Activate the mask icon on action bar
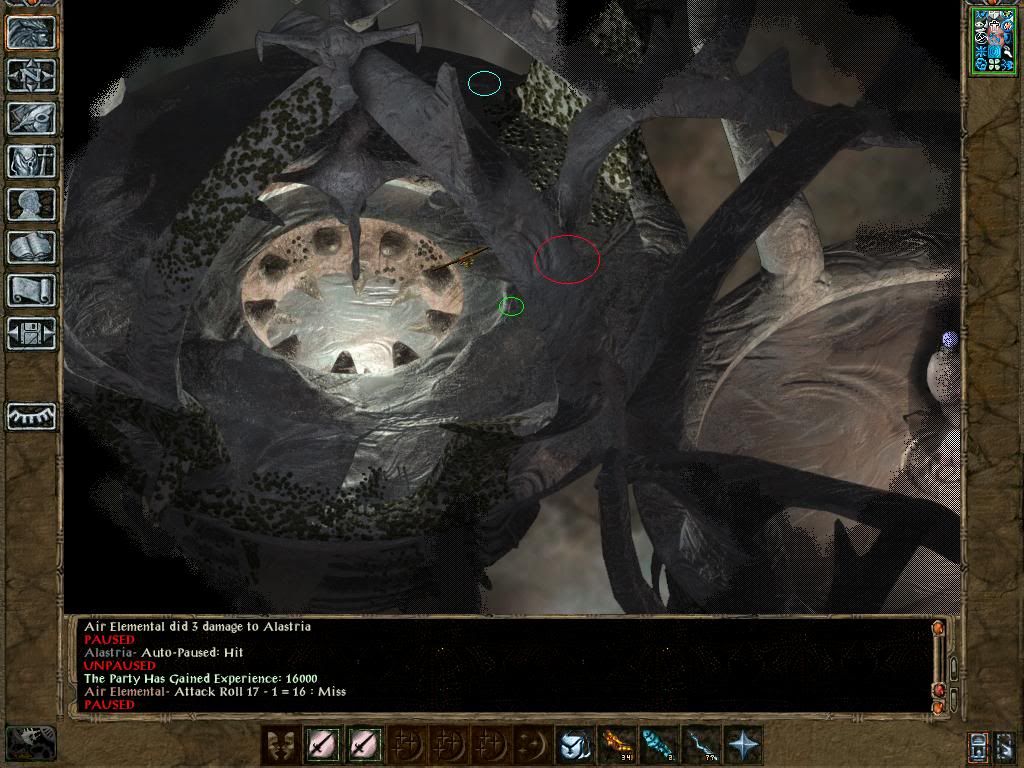The image size is (1024, 768). (x=279, y=745)
